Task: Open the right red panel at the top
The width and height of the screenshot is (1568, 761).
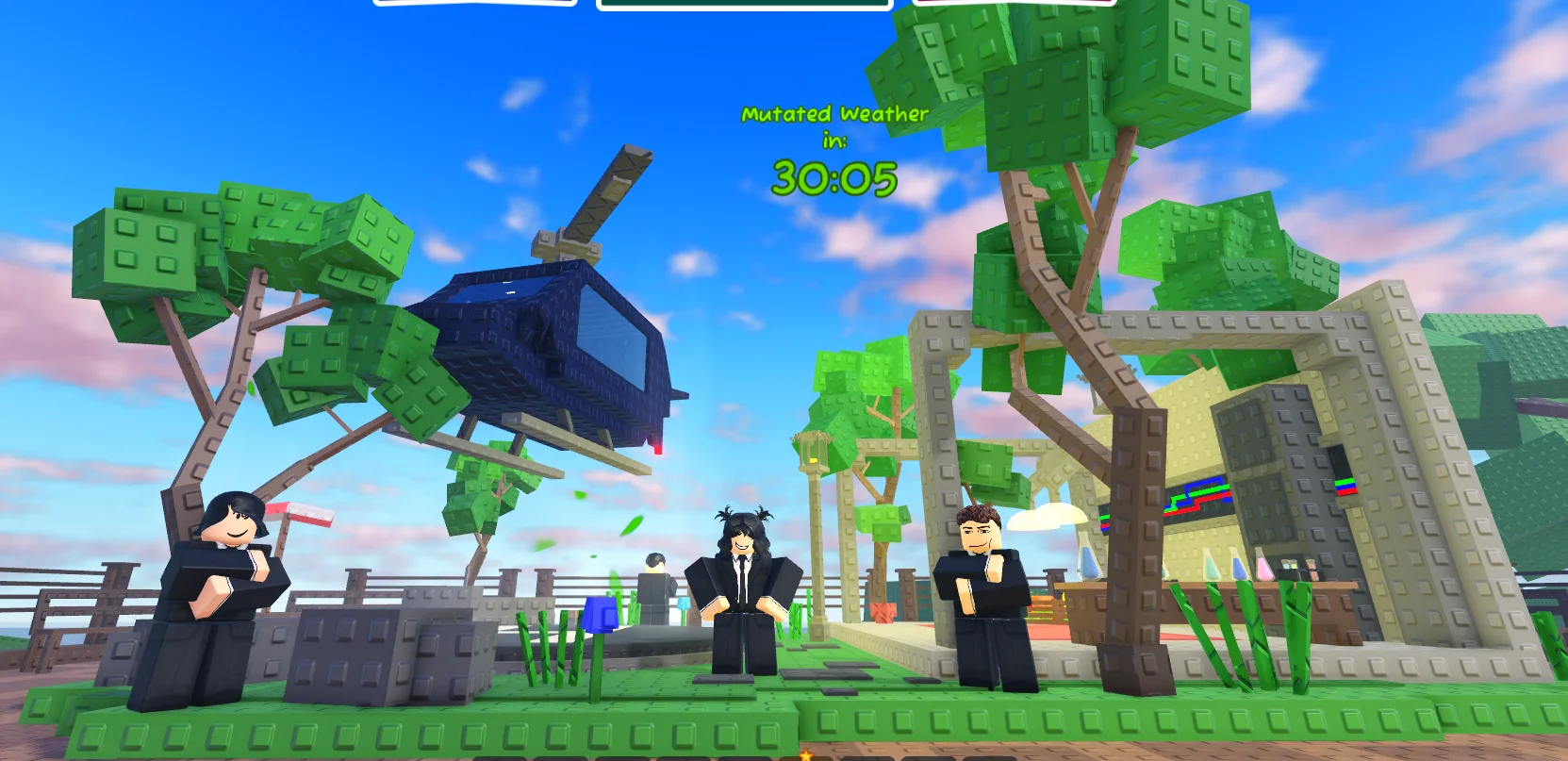Action: [1016, 2]
